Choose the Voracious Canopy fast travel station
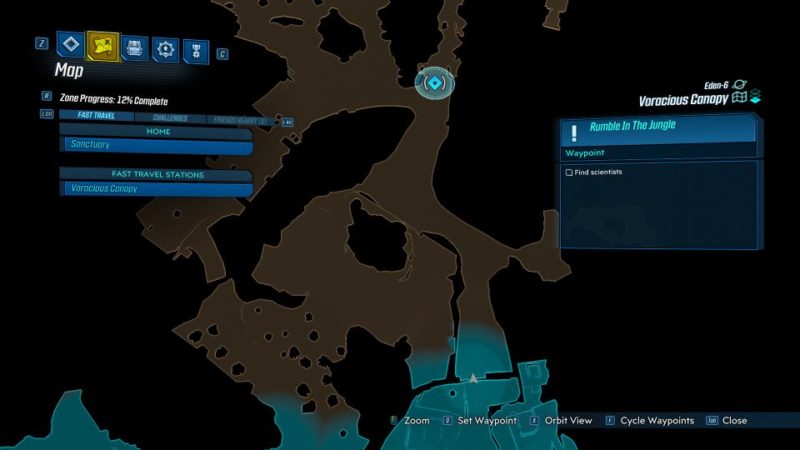The width and height of the screenshot is (800, 450). click(x=157, y=188)
